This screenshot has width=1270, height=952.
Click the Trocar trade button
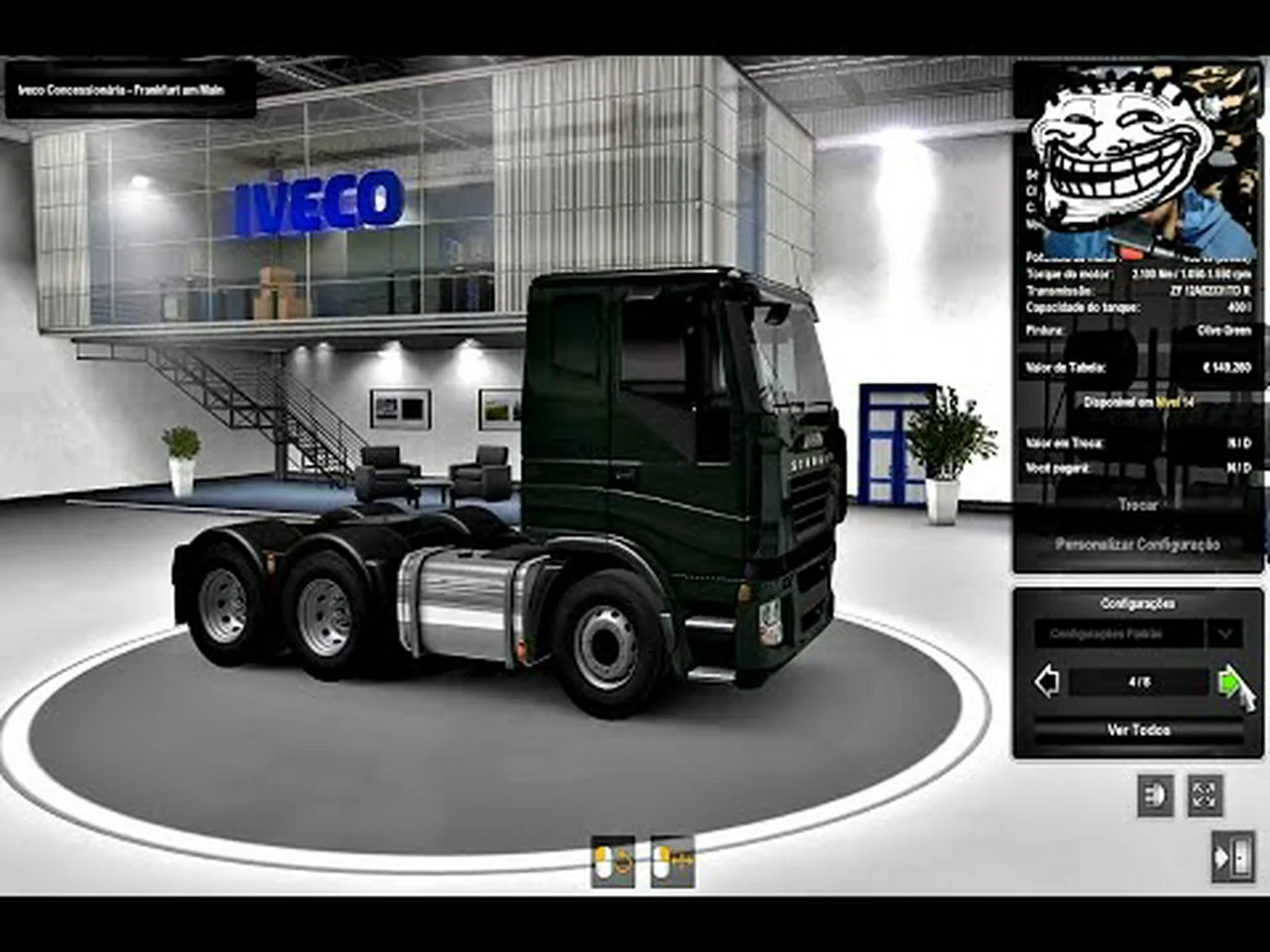1137,505
